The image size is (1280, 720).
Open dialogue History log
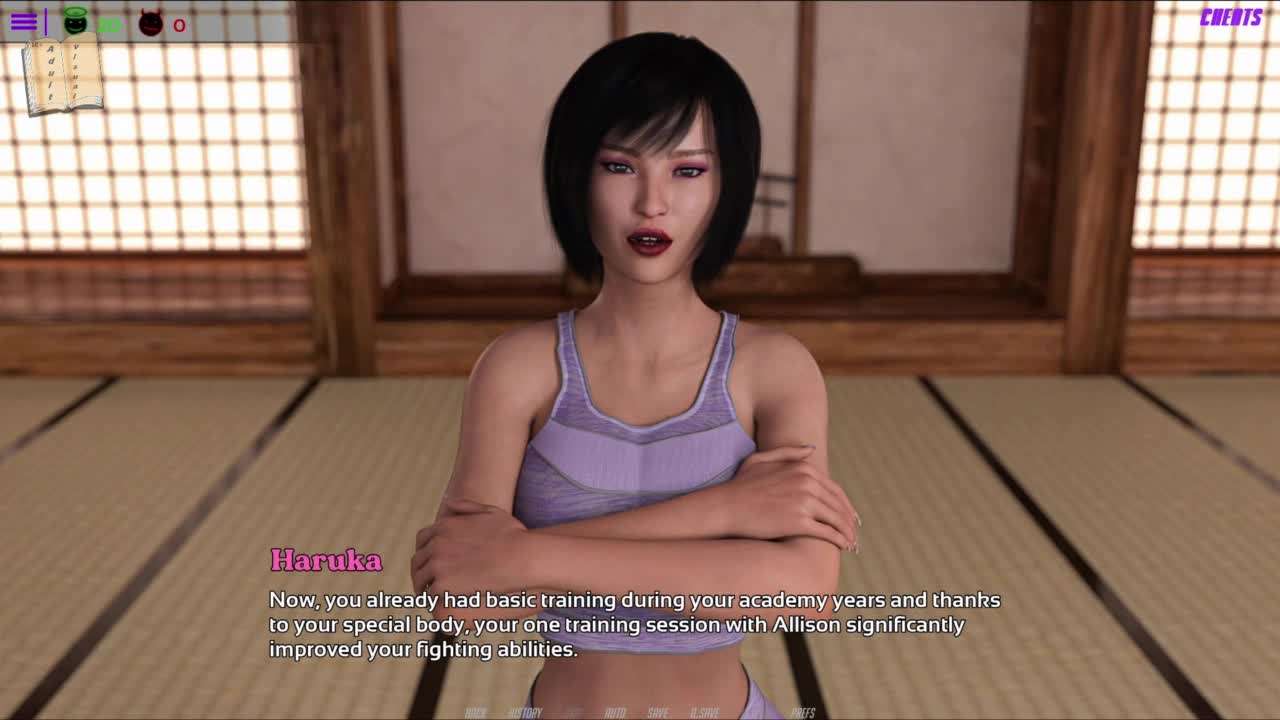coord(525,712)
